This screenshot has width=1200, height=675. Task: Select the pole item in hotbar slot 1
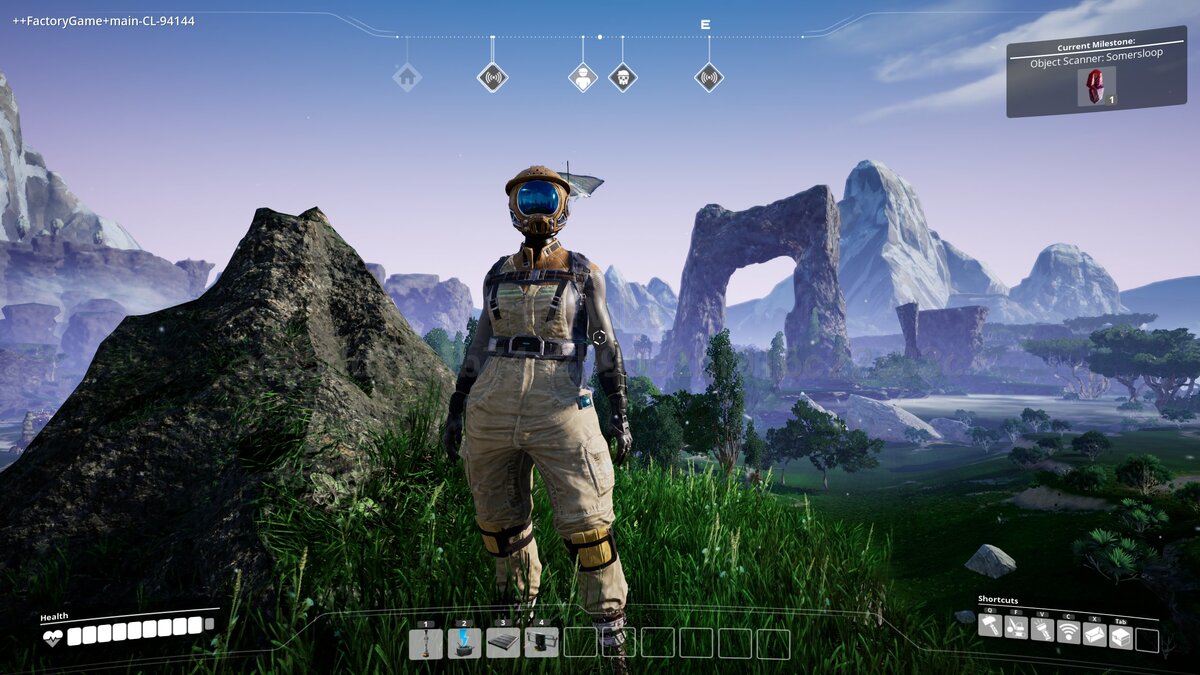pyautogui.click(x=426, y=643)
